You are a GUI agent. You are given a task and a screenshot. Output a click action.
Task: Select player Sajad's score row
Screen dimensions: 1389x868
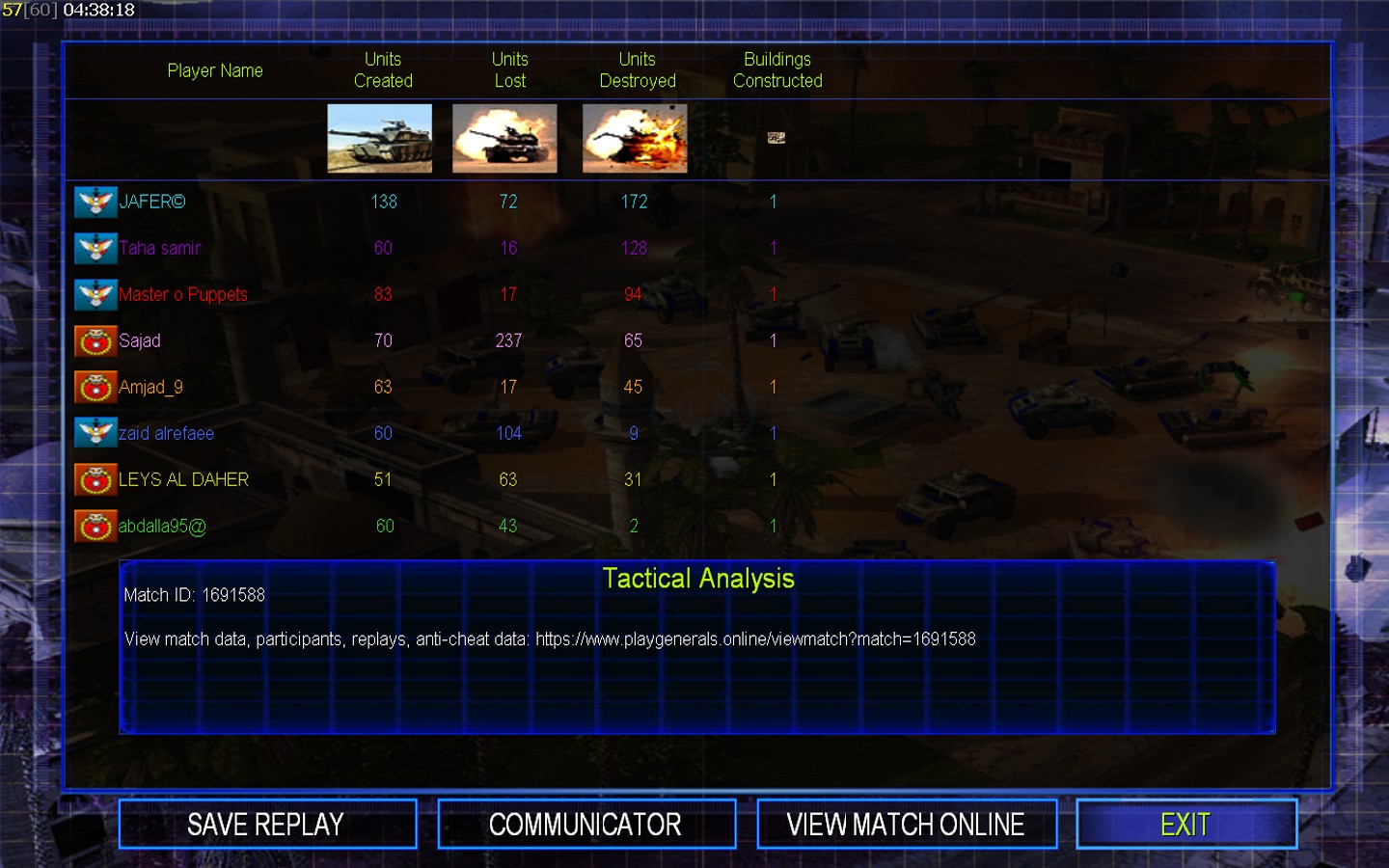click(140, 340)
